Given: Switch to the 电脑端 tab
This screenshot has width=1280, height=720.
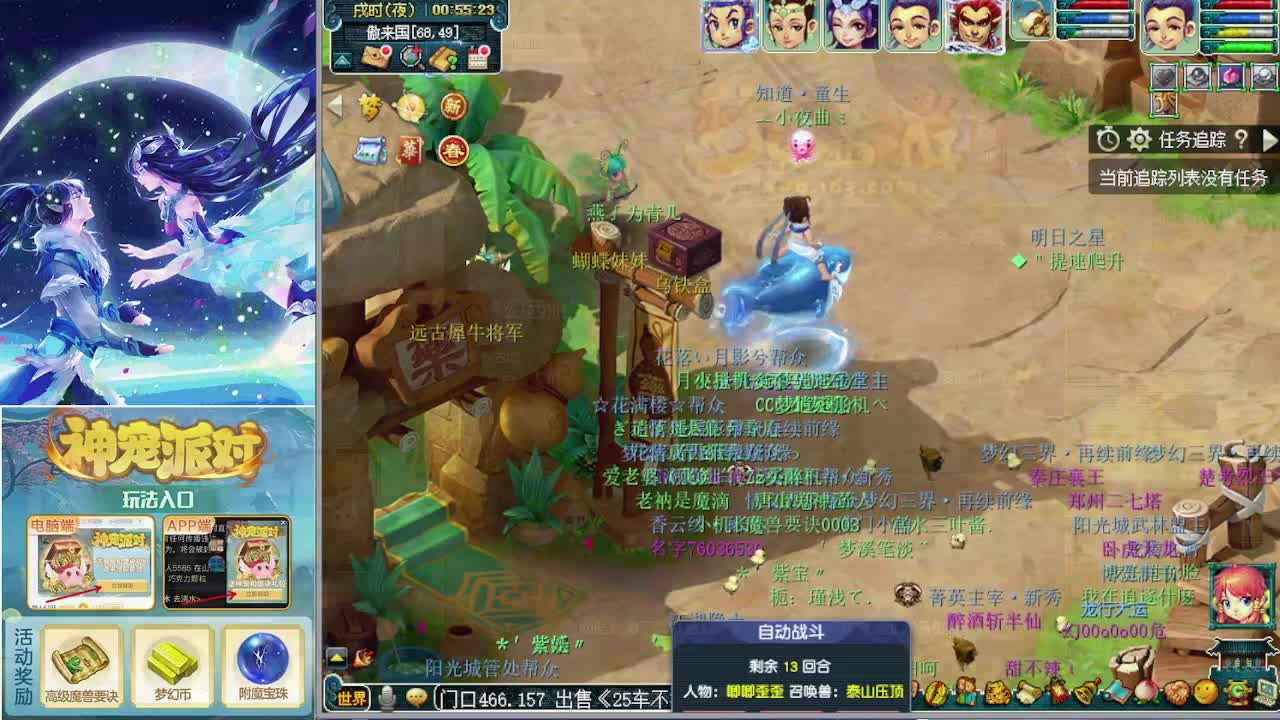Looking at the screenshot, I should (53, 524).
